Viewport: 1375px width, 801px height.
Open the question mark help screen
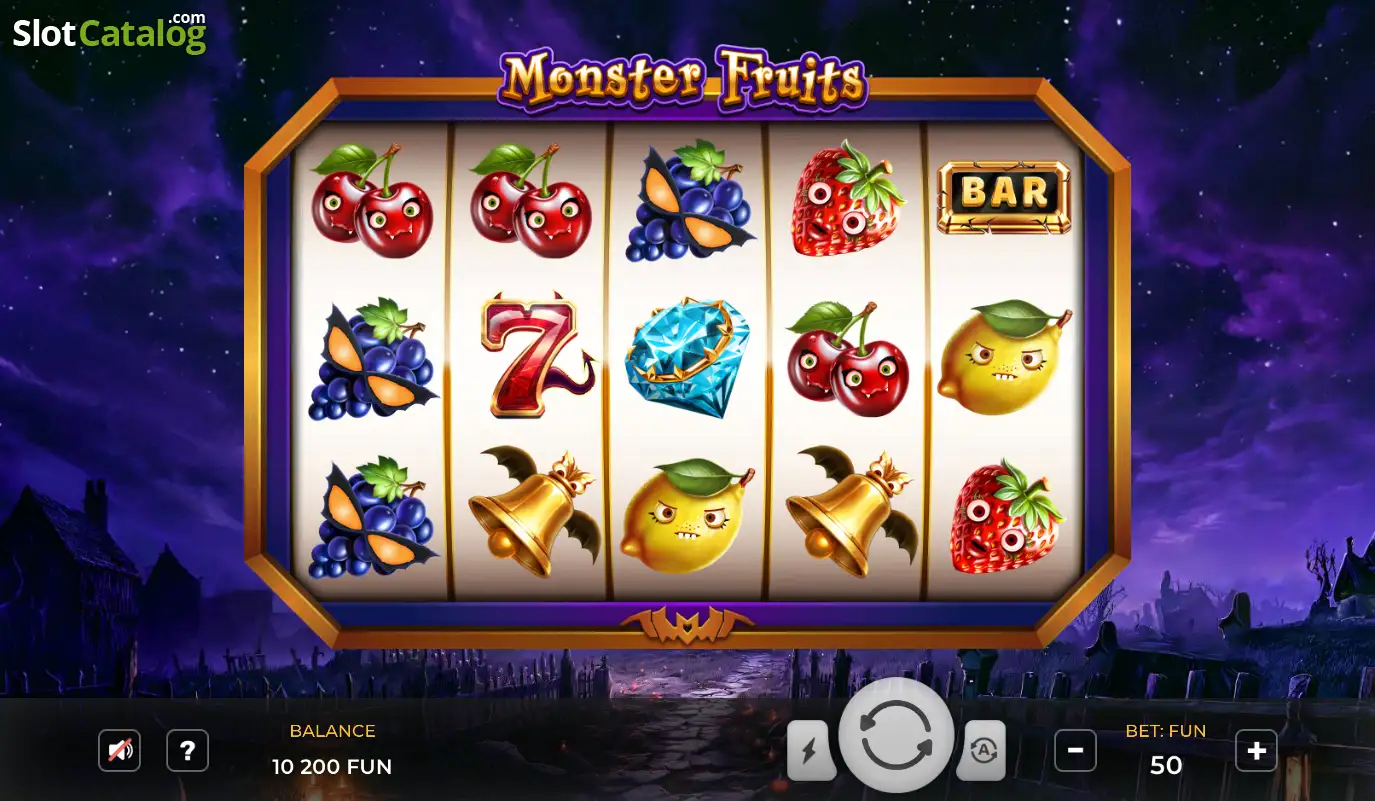point(187,750)
